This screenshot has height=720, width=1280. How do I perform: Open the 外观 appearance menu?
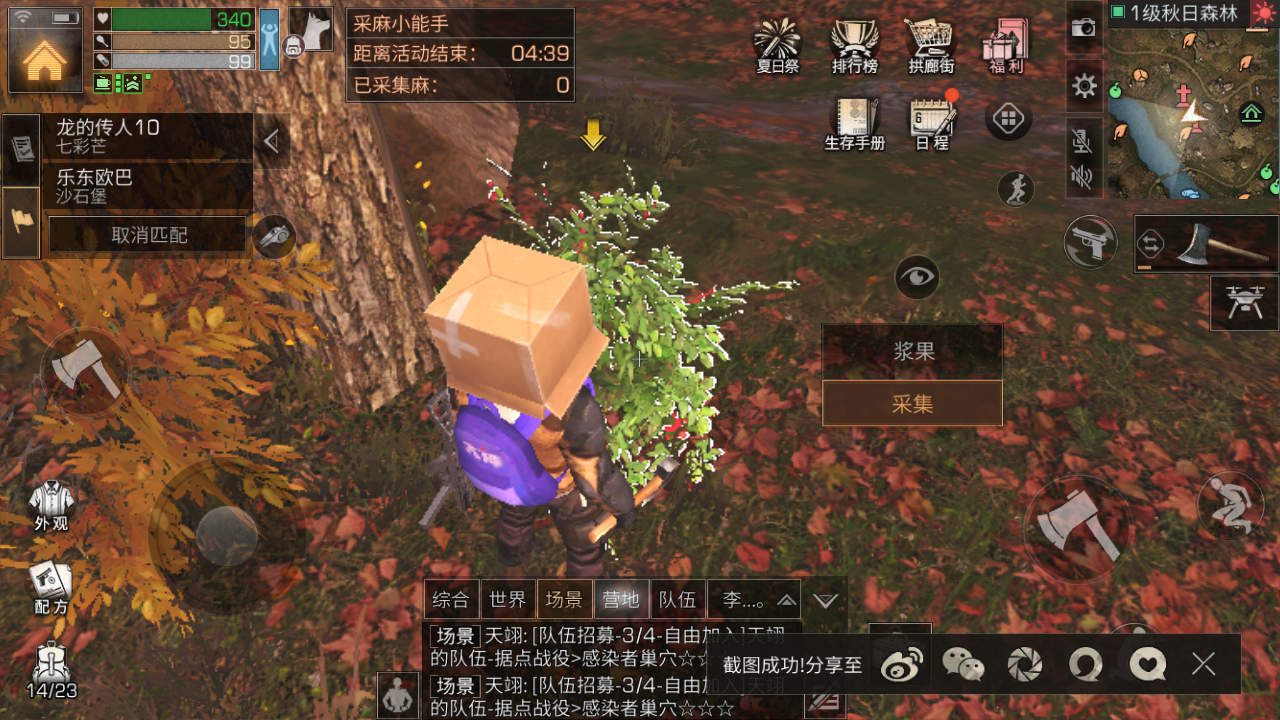pos(51,505)
